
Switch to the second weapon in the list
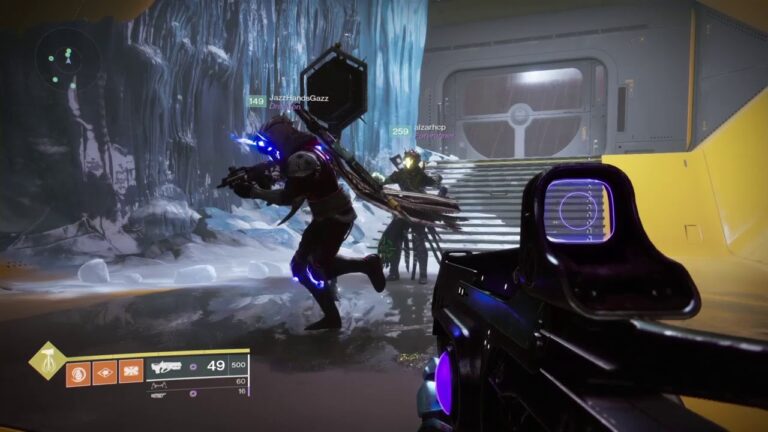(160, 384)
